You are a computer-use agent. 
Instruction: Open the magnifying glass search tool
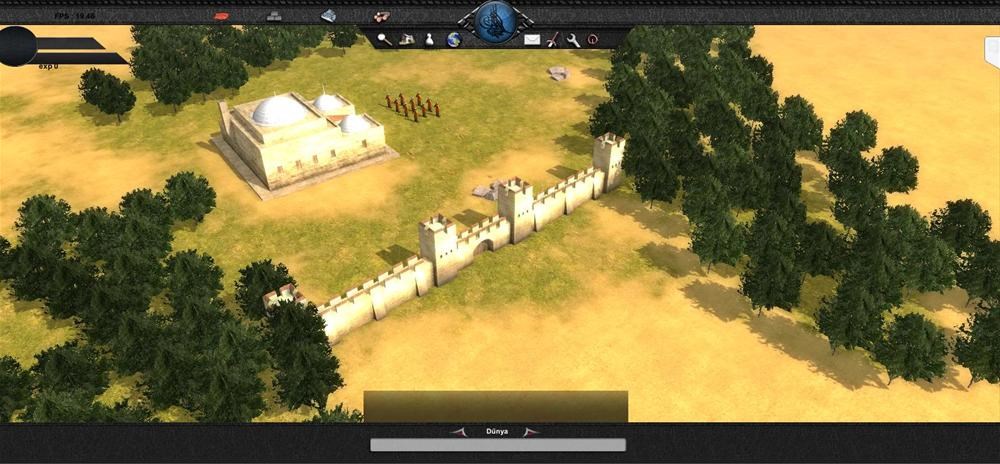click(384, 39)
